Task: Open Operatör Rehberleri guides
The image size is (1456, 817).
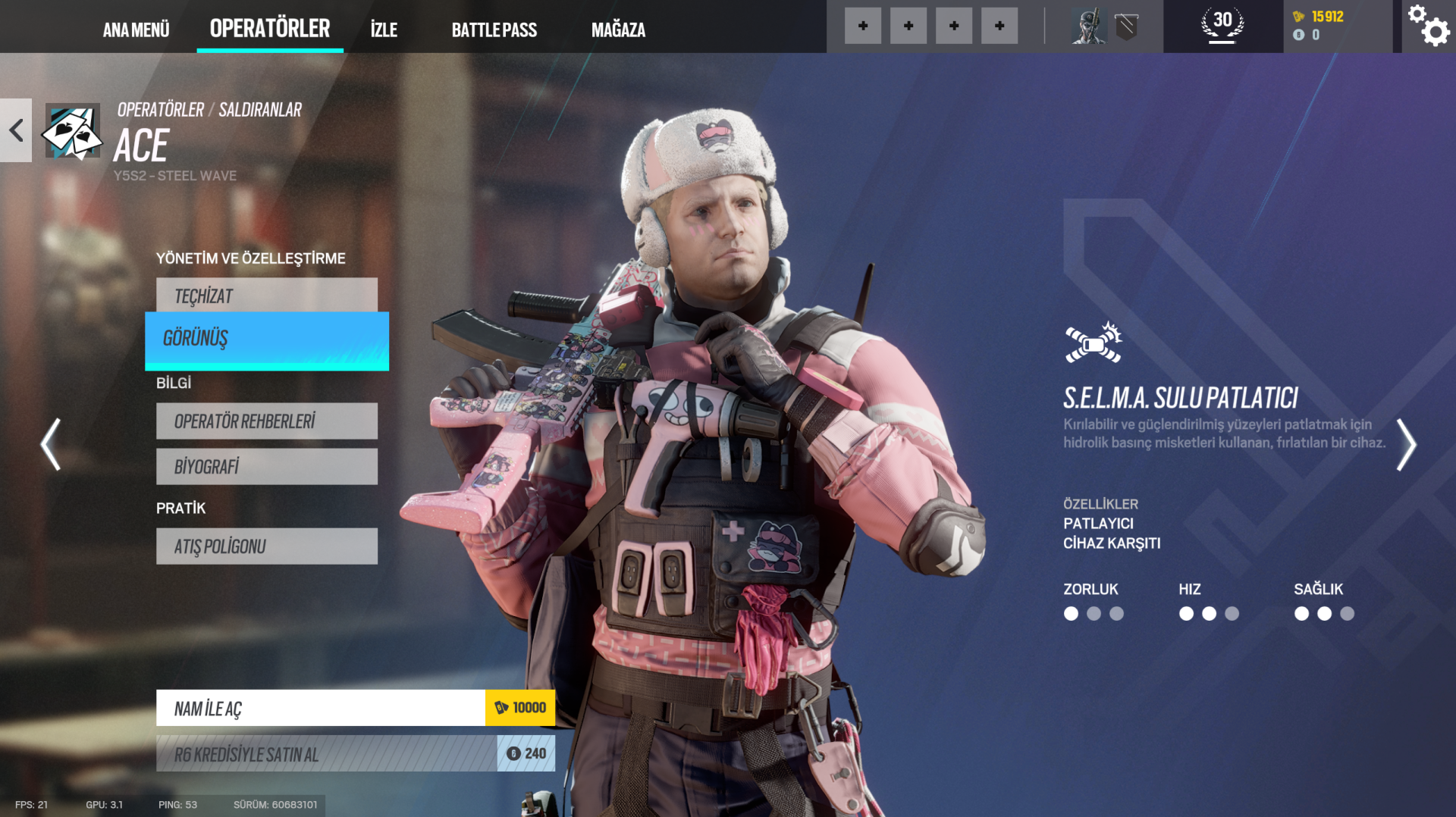Action: click(x=267, y=421)
